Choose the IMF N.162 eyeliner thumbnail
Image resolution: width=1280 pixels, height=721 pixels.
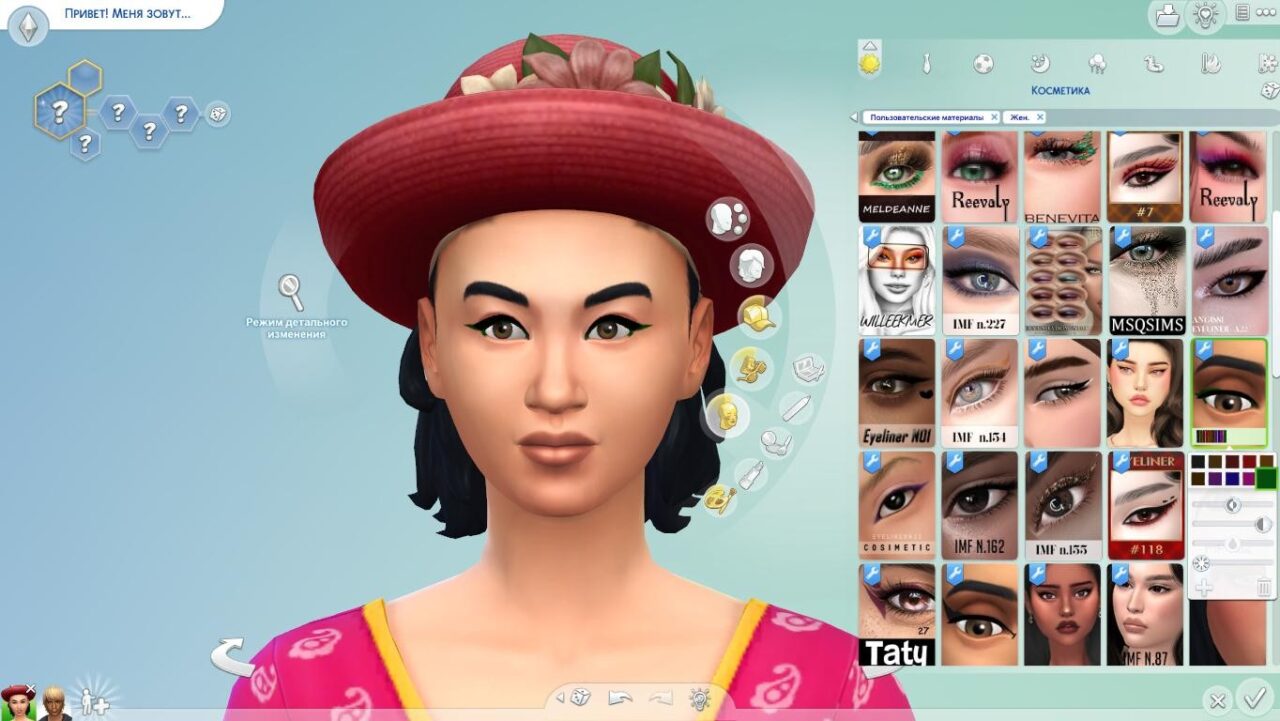(980, 505)
